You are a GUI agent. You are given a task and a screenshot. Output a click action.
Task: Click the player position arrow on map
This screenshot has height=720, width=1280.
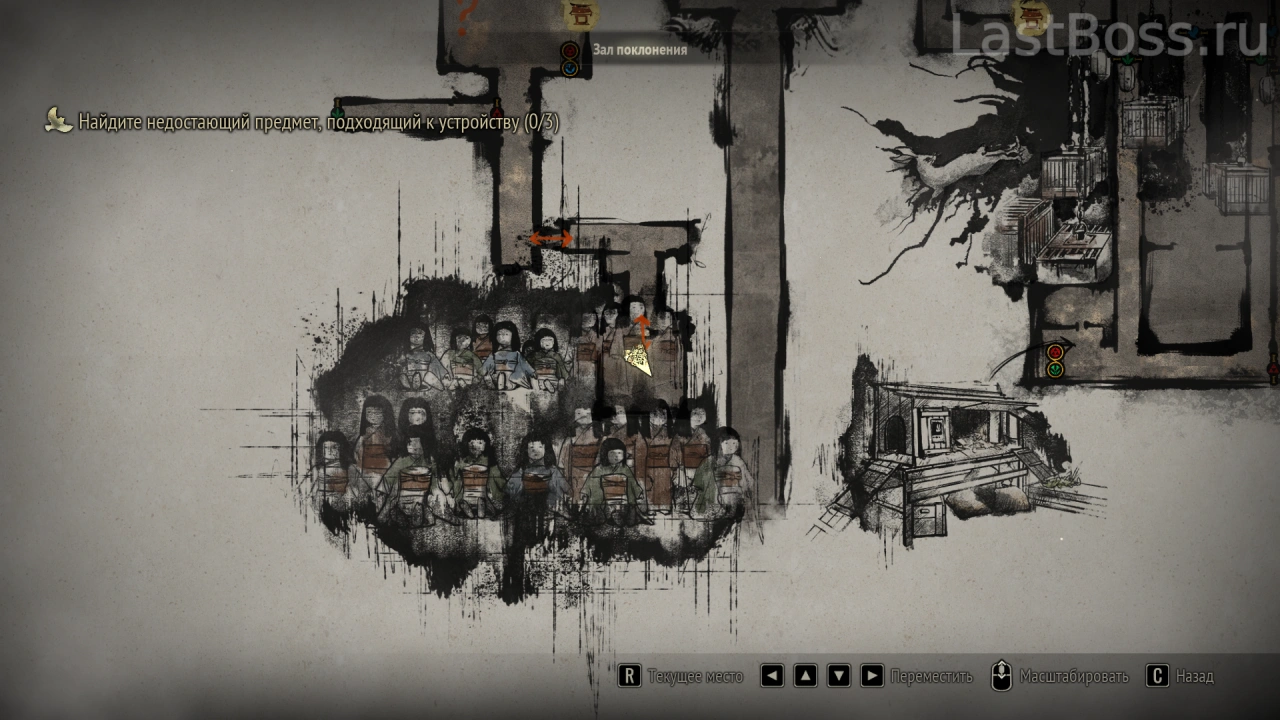pos(638,358)
